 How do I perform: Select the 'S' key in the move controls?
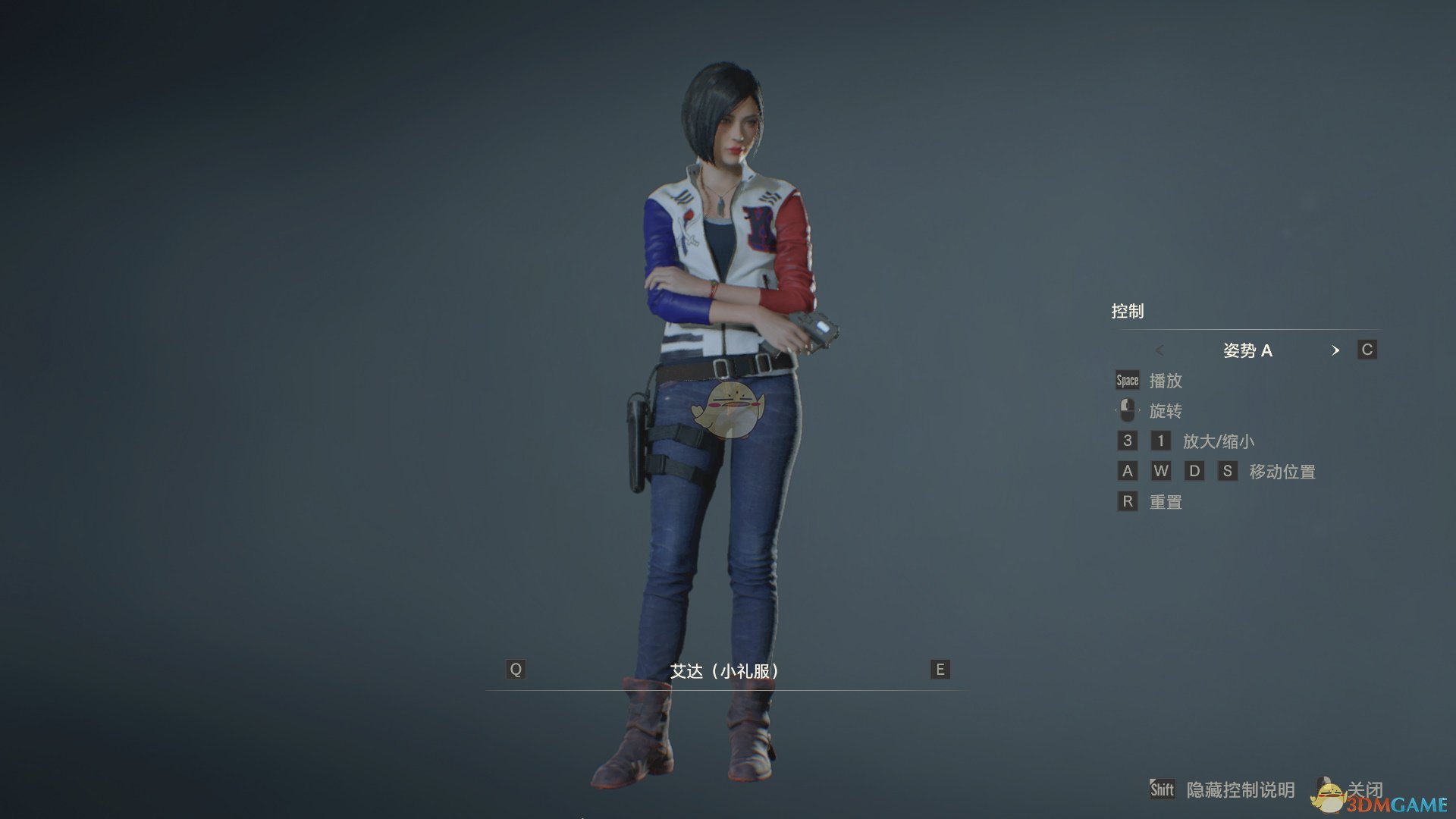[1228, 471]
